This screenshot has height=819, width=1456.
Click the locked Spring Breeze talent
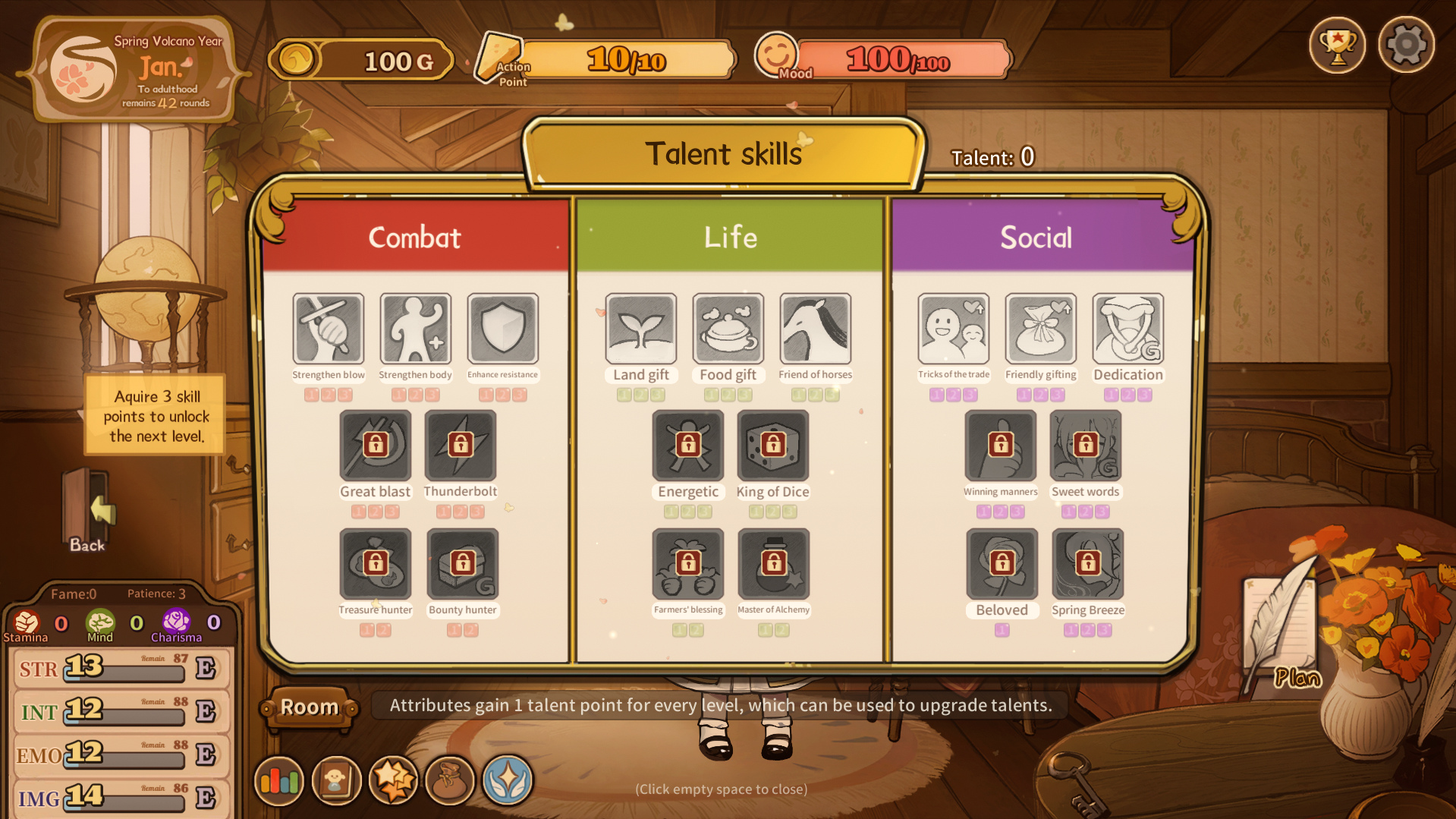[1087, 564]
